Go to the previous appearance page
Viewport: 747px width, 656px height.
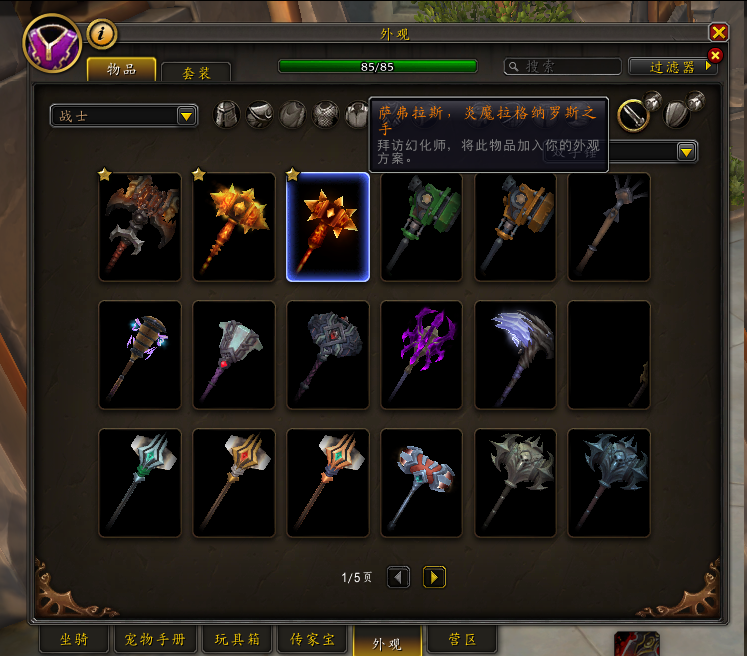pyautogui.click(x=398, y=577)
